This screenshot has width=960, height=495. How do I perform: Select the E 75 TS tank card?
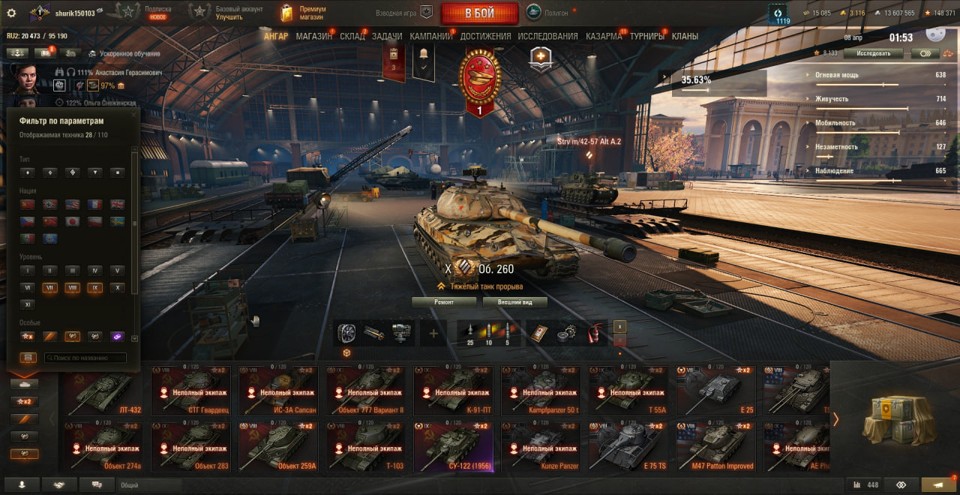[628, 446]
